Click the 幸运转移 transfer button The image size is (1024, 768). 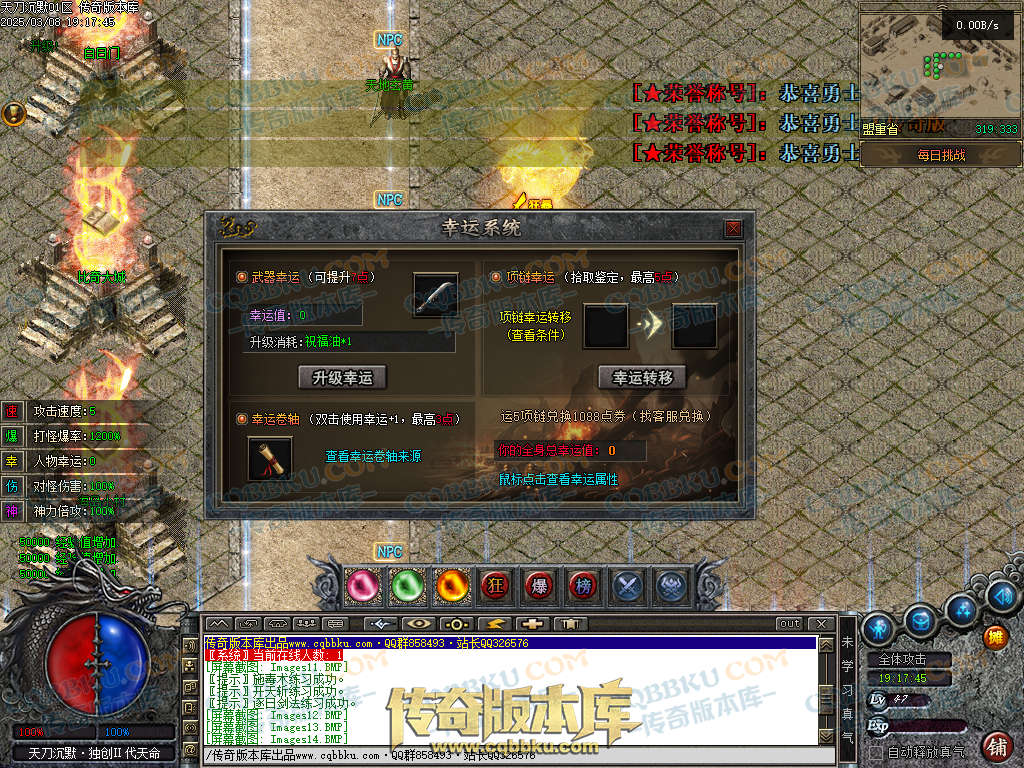click(x=642, y=377)
